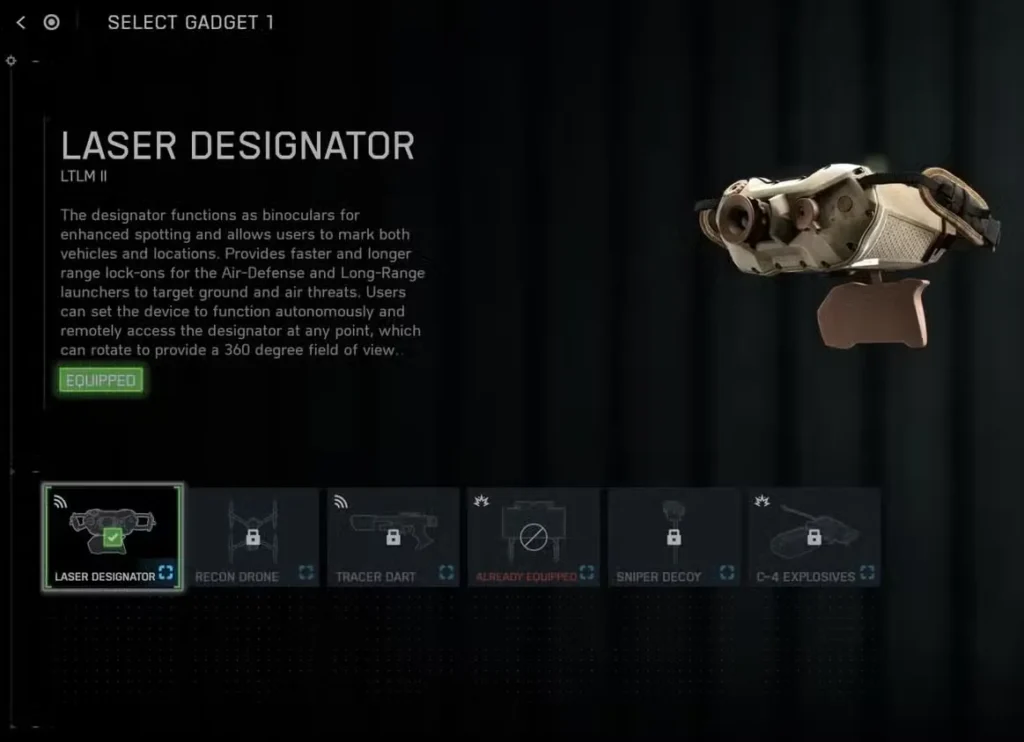Go back using the arrow button
The height and width of the screenshot is (742, 1024).
[x=21, y=22]
